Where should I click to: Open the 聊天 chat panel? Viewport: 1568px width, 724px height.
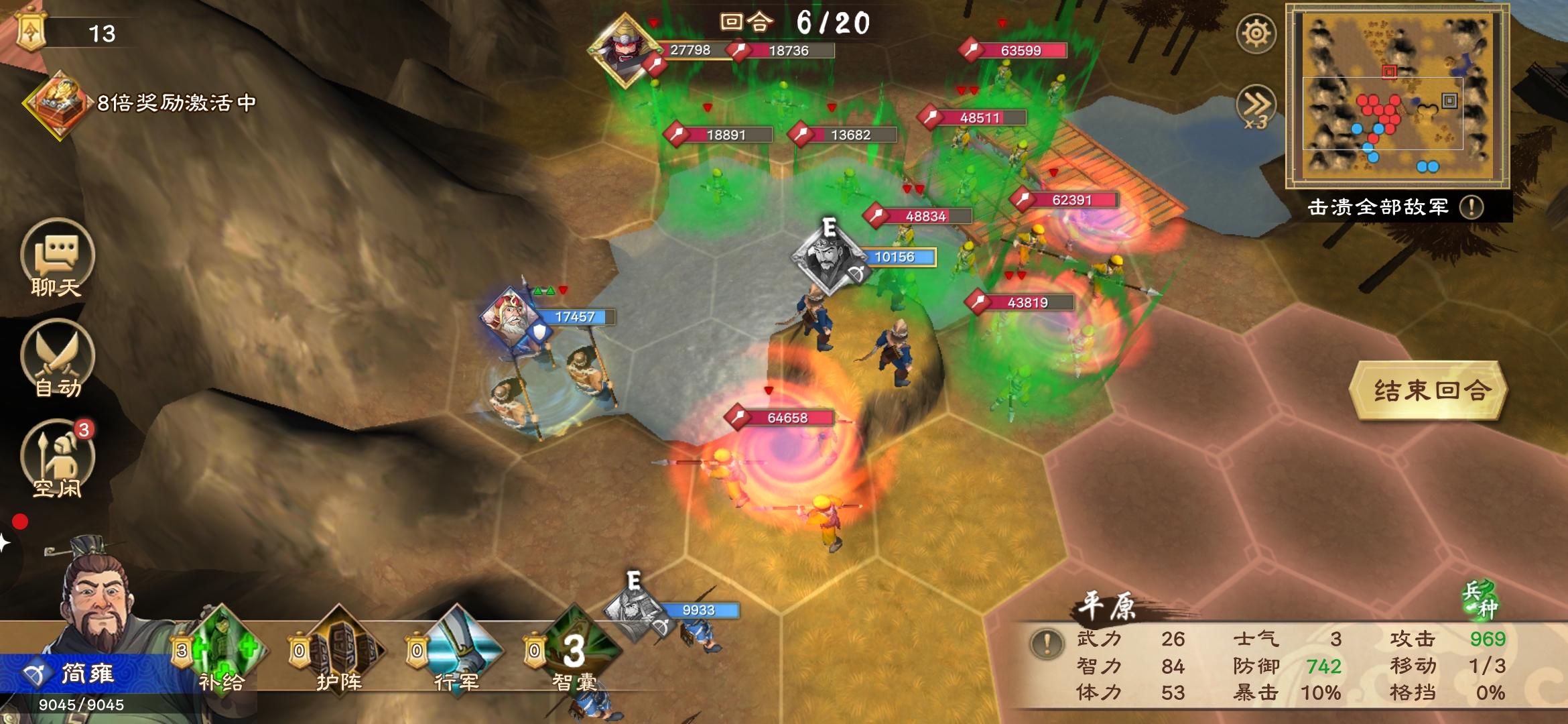57,259
